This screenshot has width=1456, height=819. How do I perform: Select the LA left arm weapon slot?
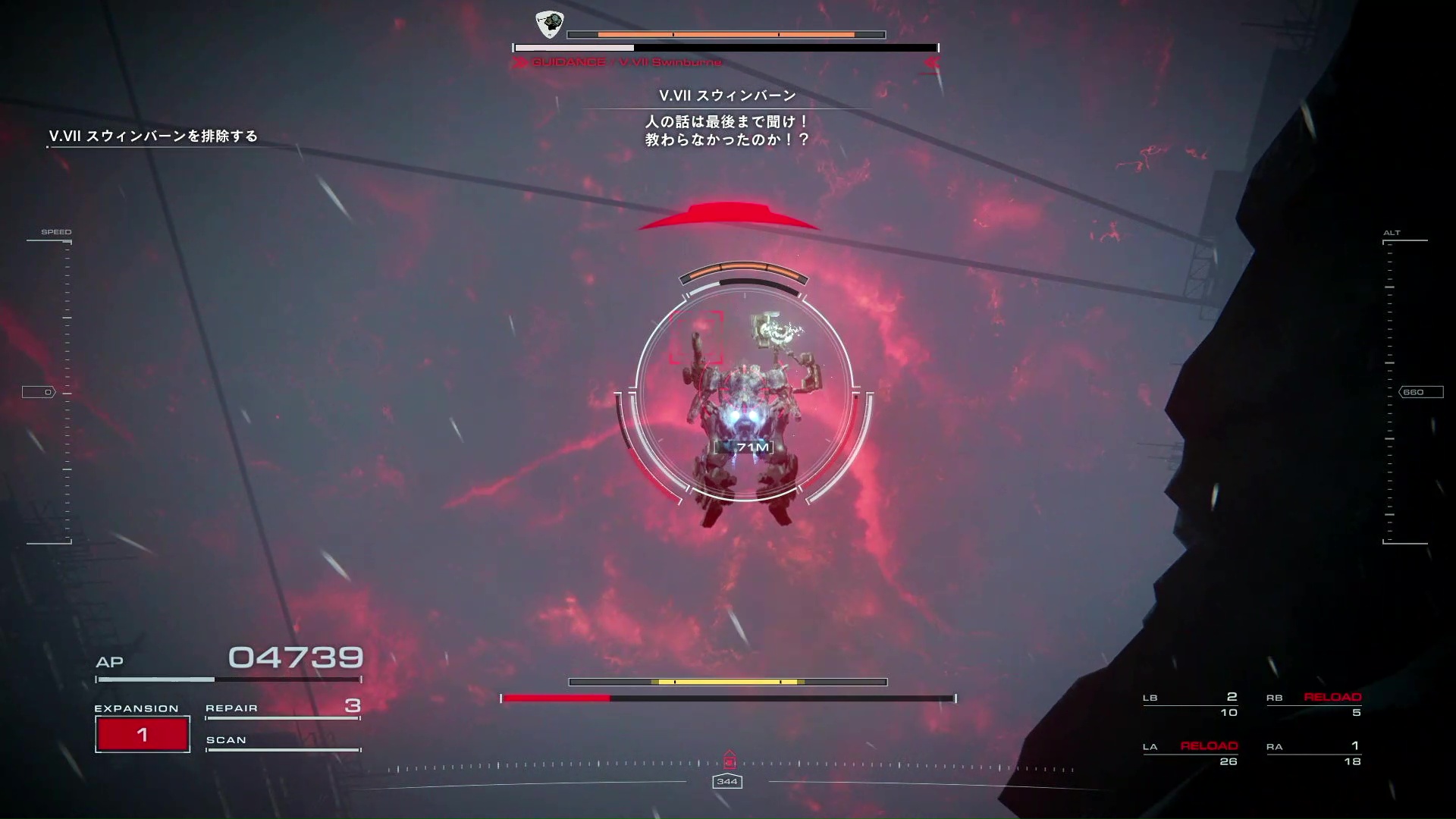(x=1191, y=753)
